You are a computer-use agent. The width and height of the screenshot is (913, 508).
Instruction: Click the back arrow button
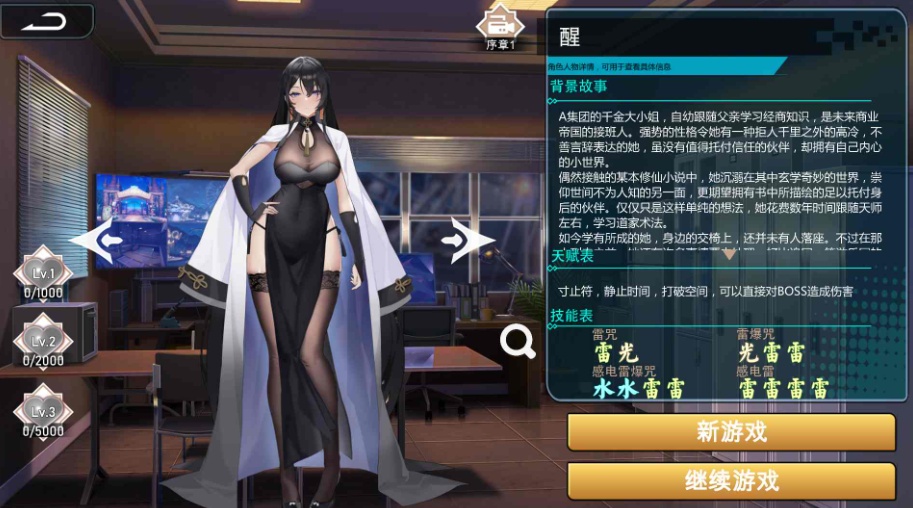(x=45, y=21)
